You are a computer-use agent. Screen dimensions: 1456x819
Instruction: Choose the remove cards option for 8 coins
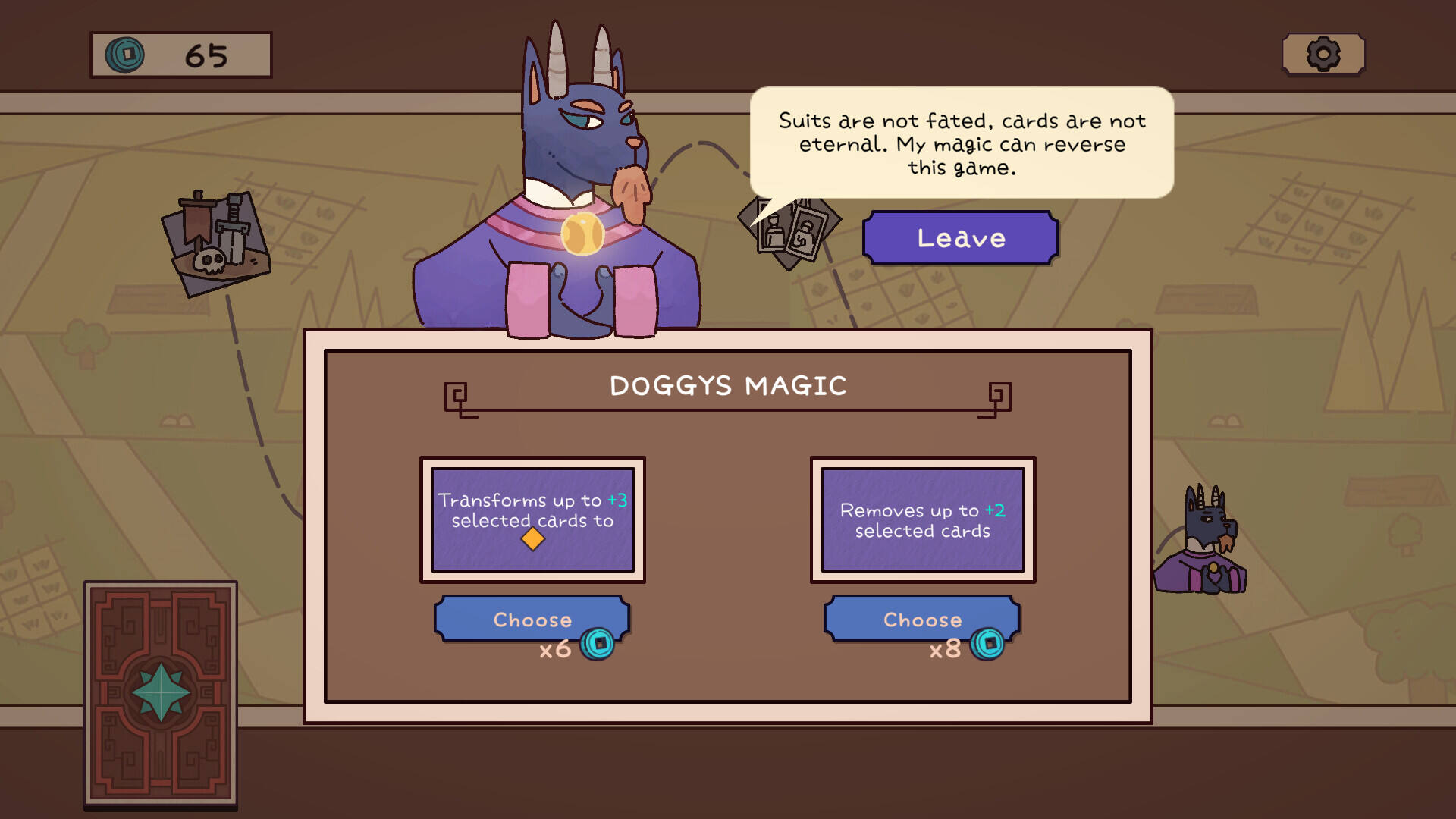[921, 620]
